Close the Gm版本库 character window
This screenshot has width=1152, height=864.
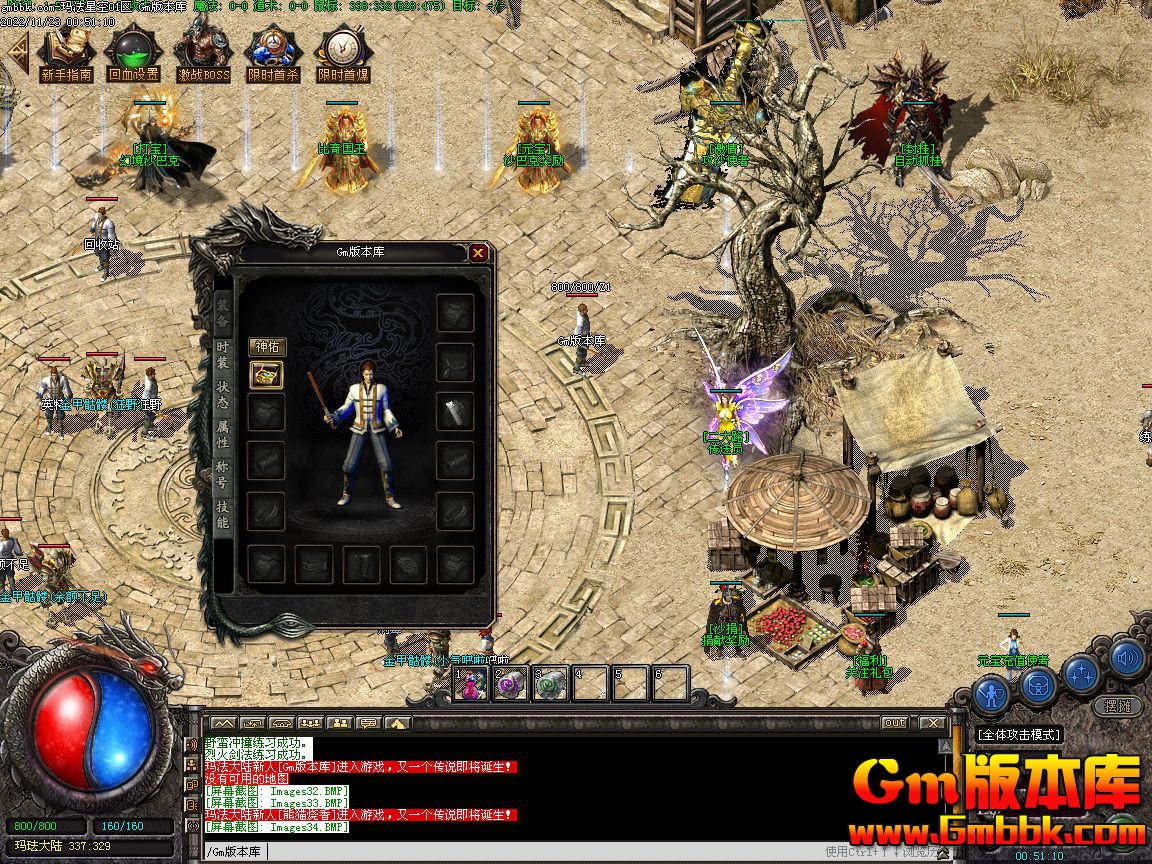[x=479, y=253]
